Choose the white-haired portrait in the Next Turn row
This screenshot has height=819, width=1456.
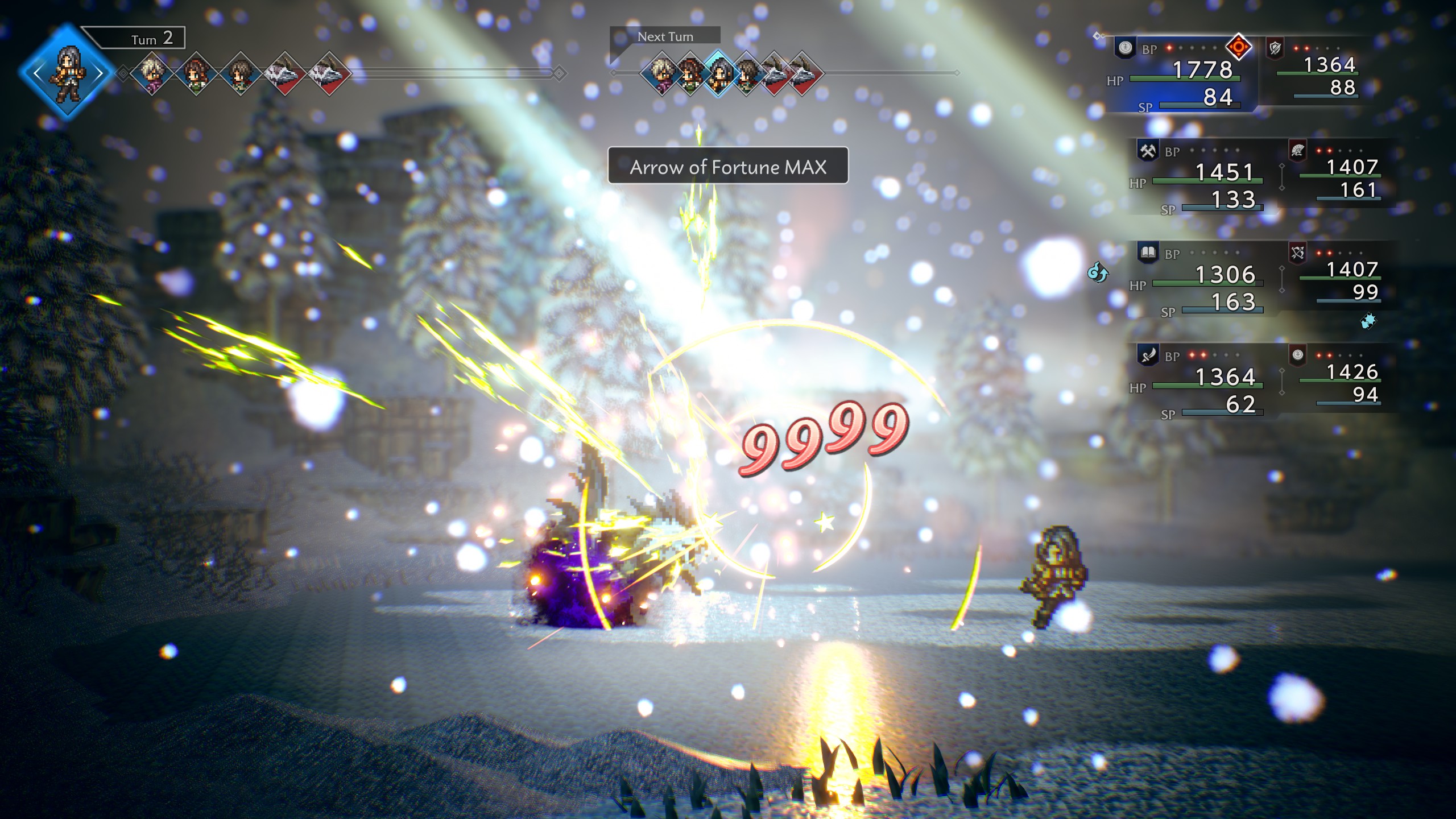coord(662,73)
